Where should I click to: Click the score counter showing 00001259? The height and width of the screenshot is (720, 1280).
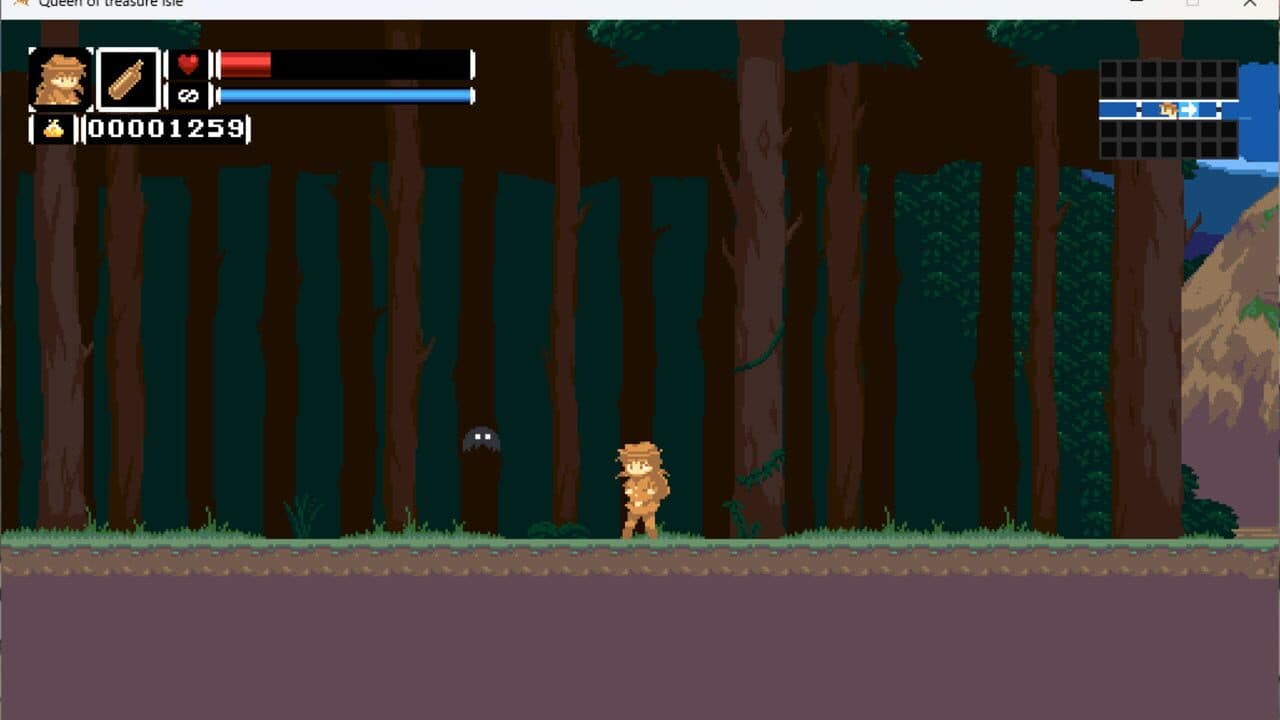click(165, 128)
